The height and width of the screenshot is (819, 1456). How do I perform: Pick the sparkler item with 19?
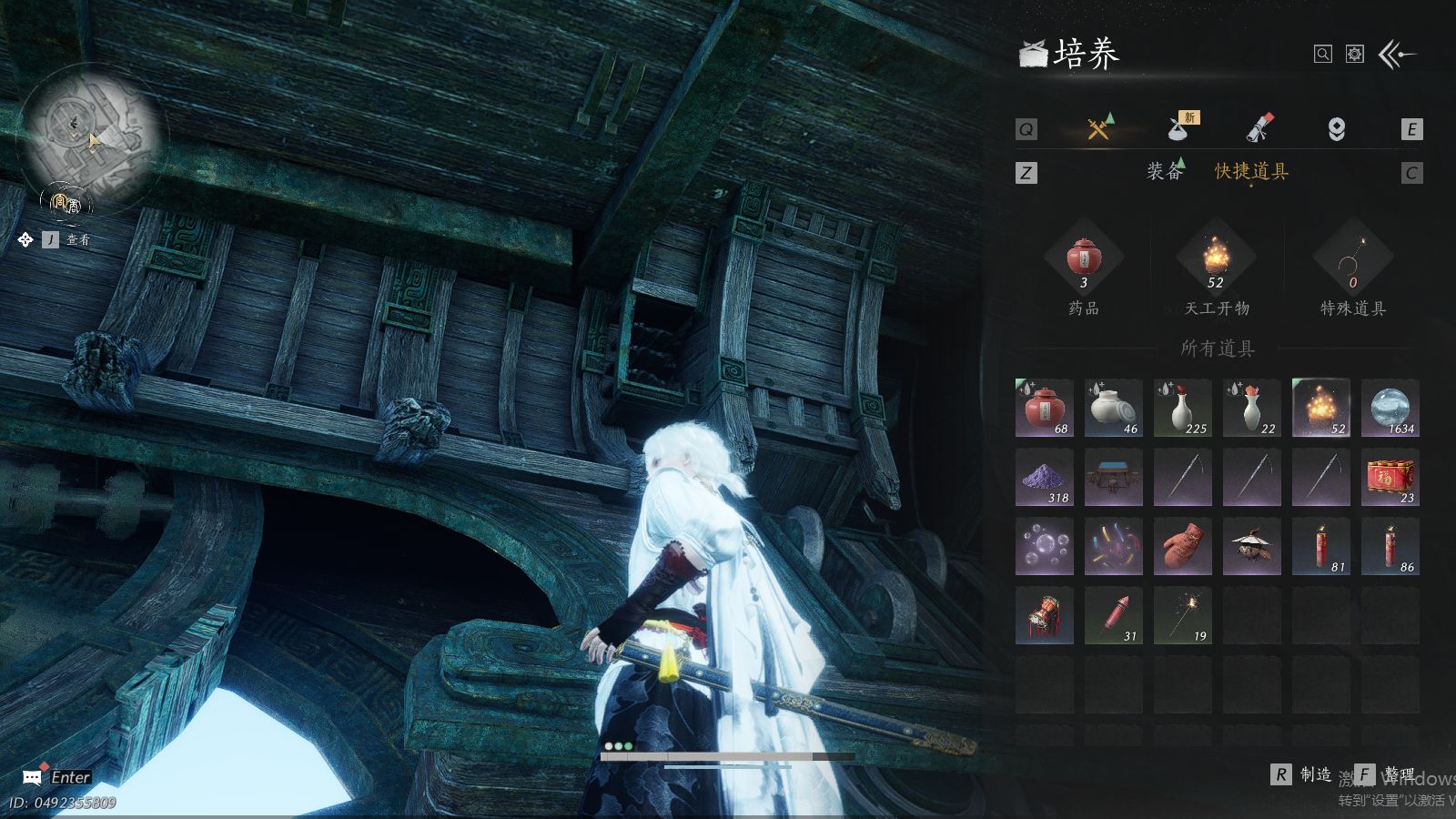click(1183, 616)
